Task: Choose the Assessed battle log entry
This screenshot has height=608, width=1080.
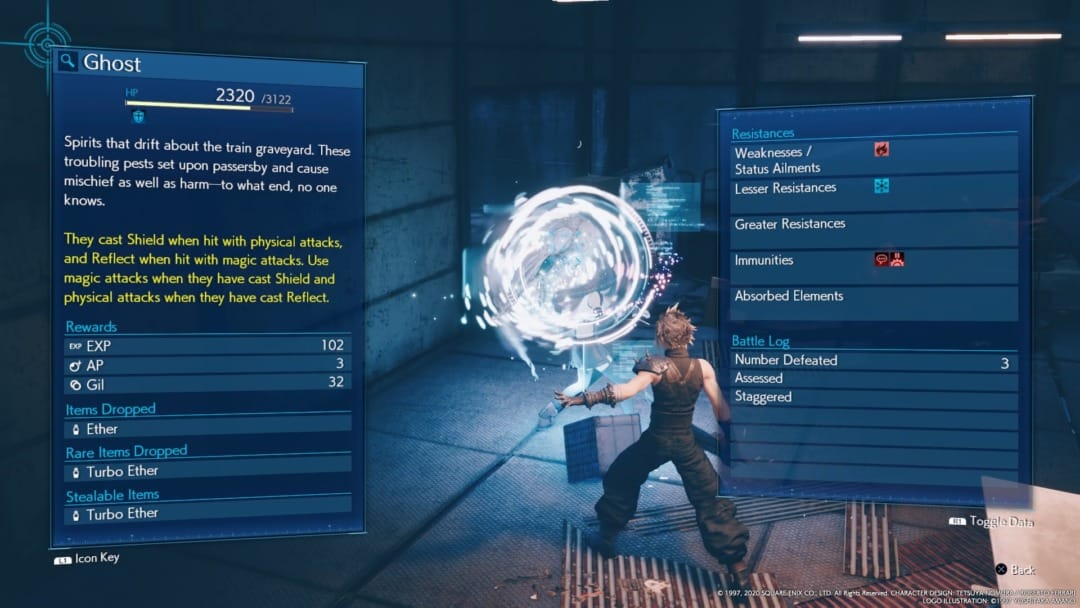Action: tap(872, 379)
